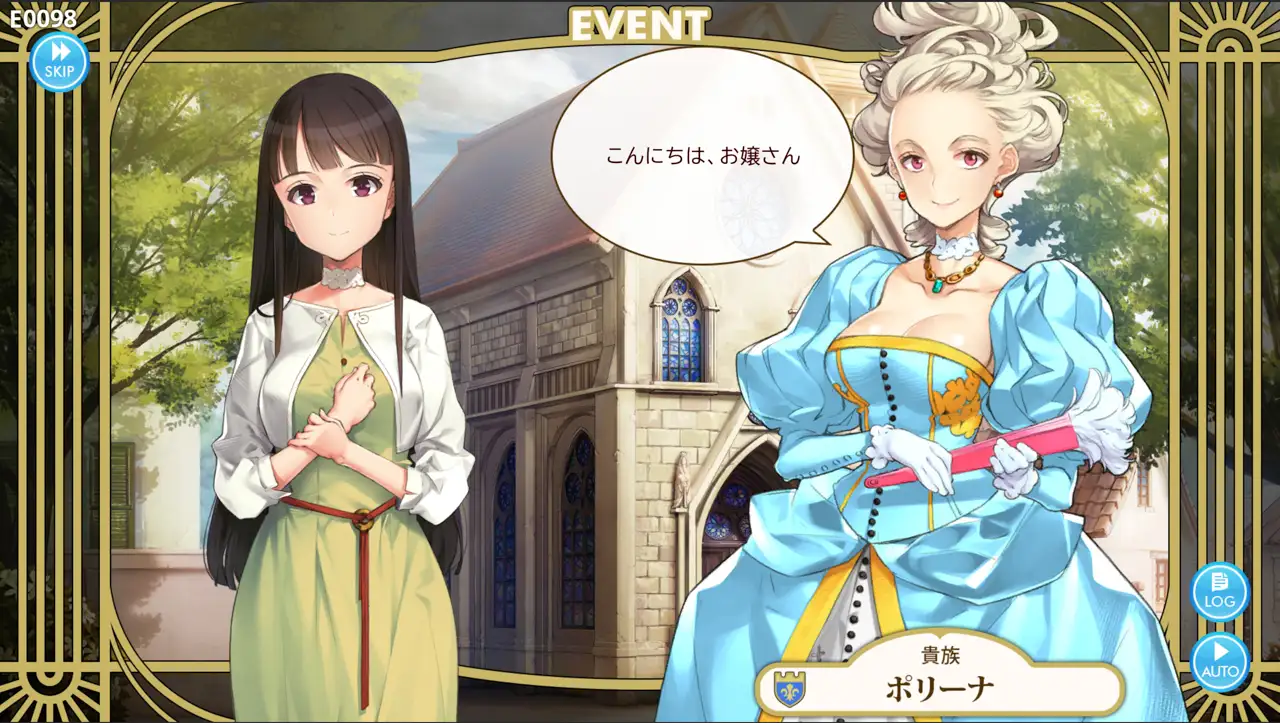Click the EVENT title banner

click(x=640, y=24)
